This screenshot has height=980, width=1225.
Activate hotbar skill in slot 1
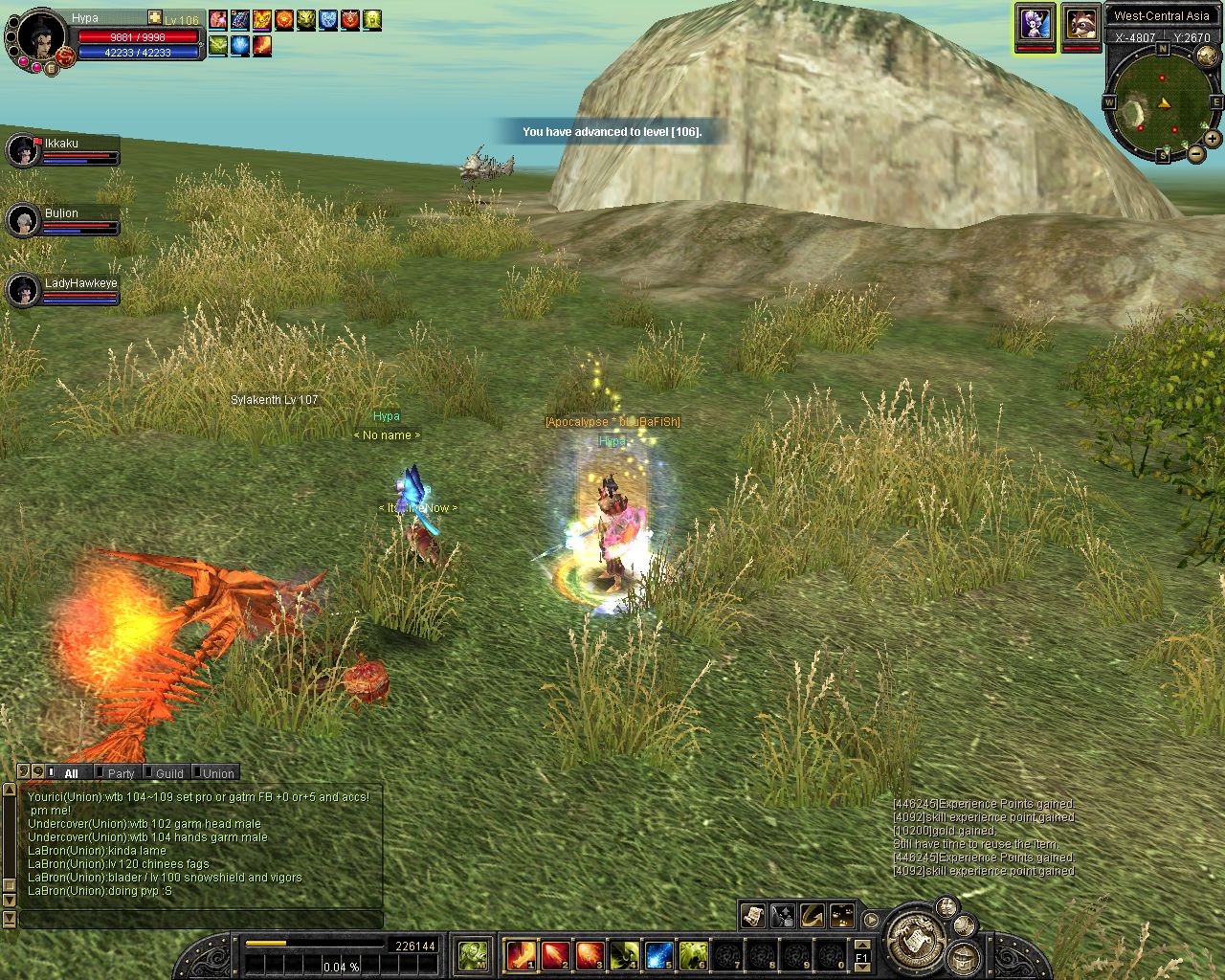[522, 954]
